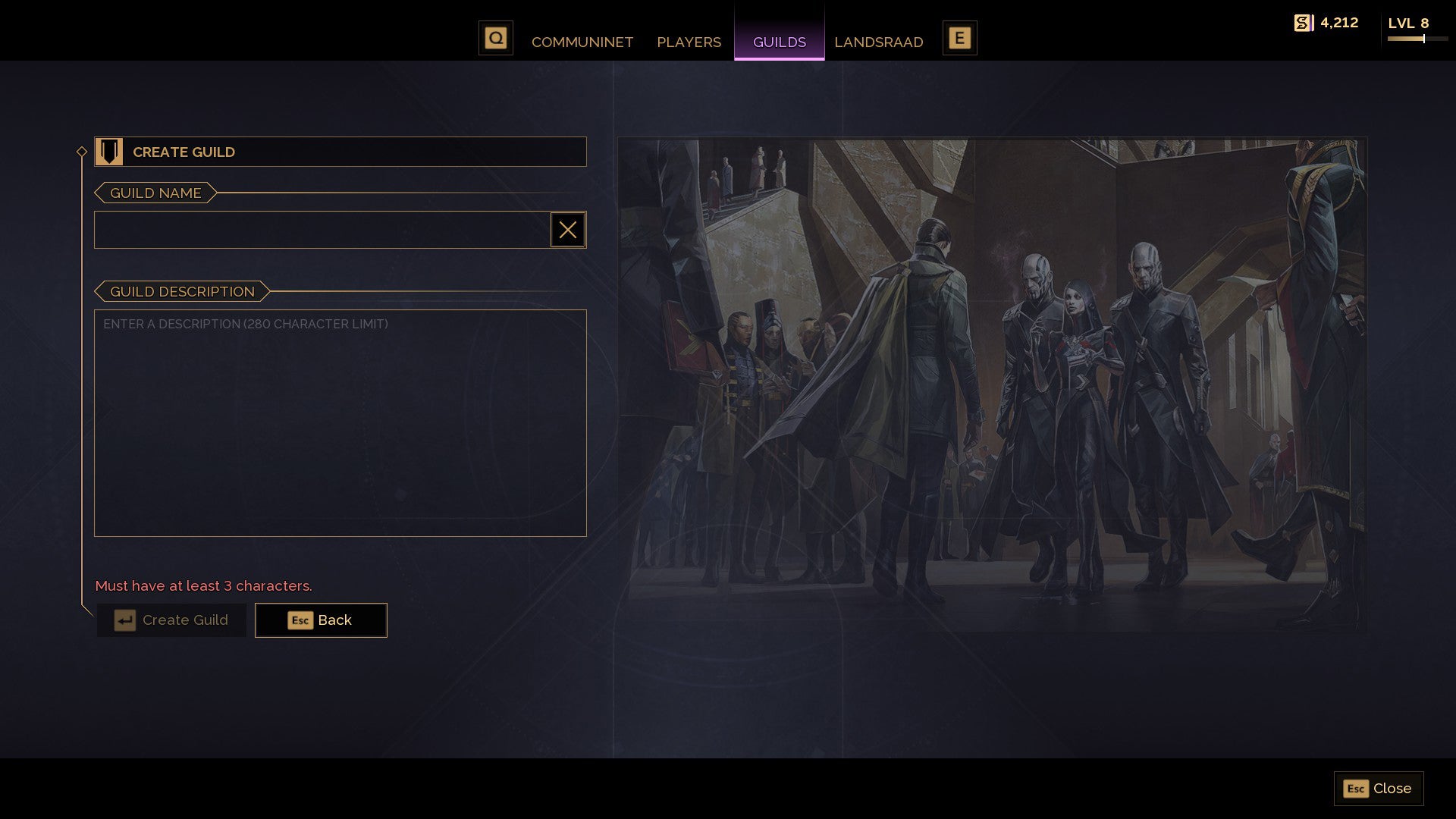Click the Esc key icon on Close button
1456x819 pixels.
click(x=1355, y=789)
